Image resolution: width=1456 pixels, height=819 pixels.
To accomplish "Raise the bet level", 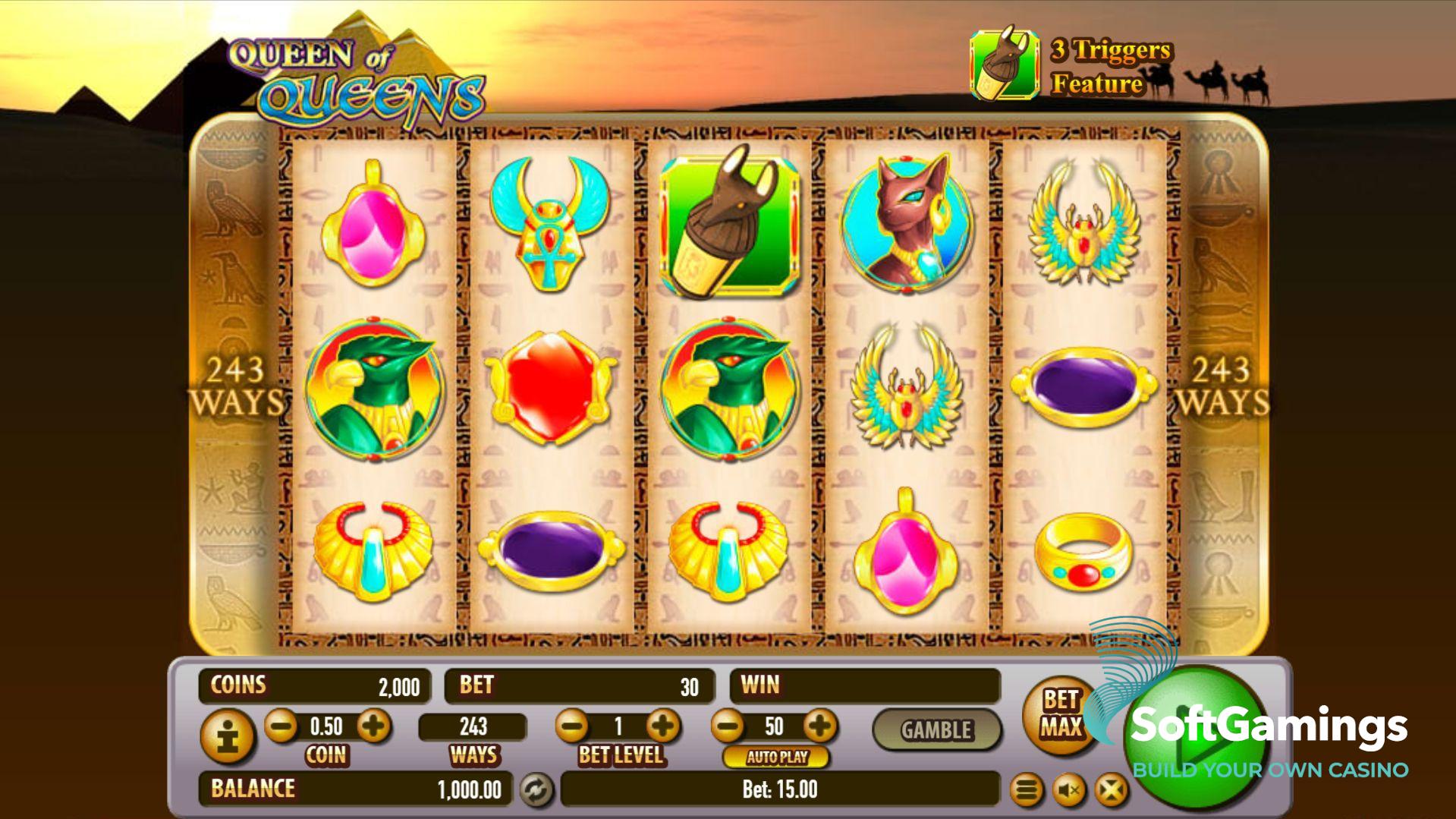I will (664, 726).
